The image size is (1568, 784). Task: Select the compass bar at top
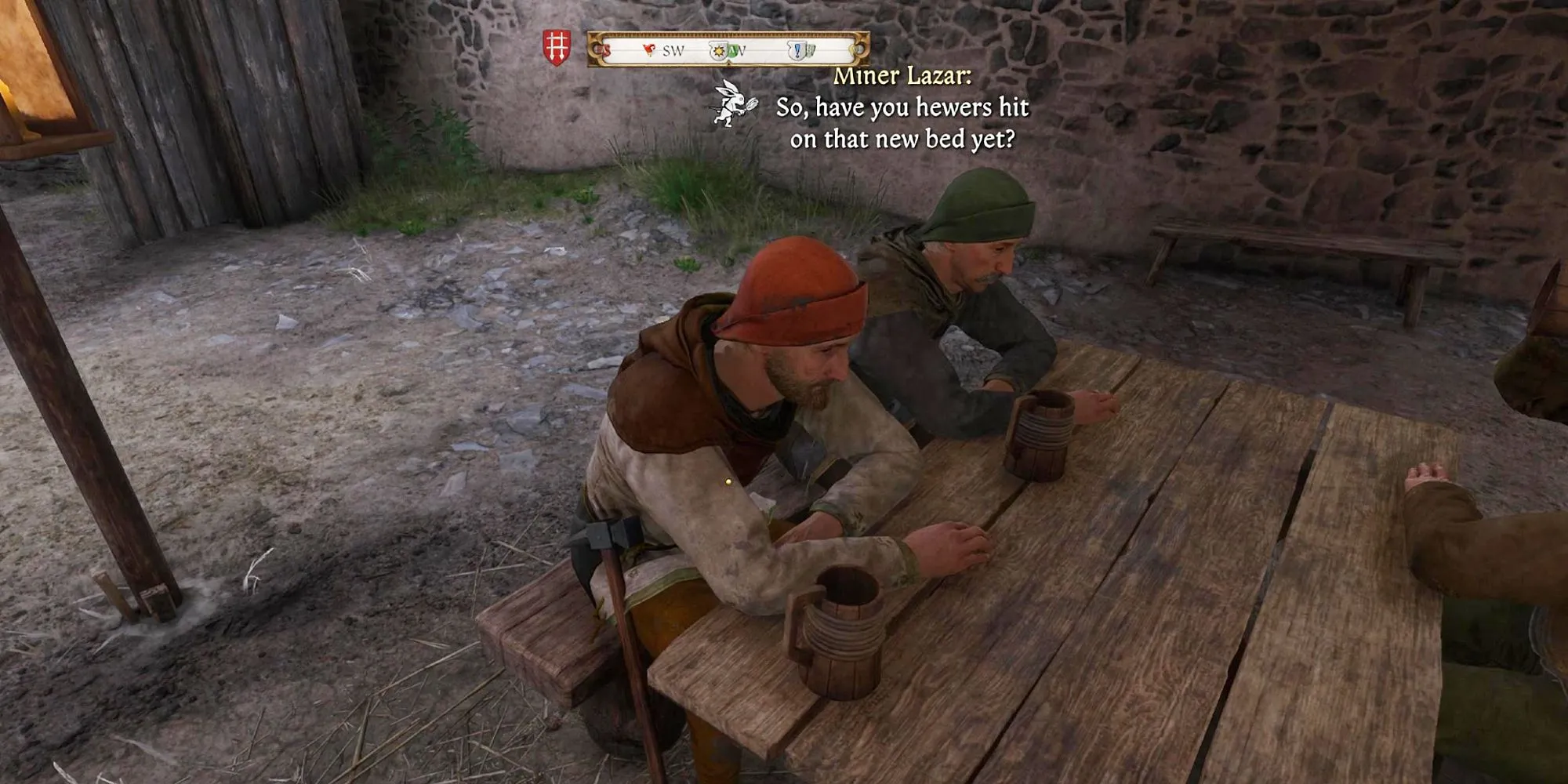pos(728,49)
